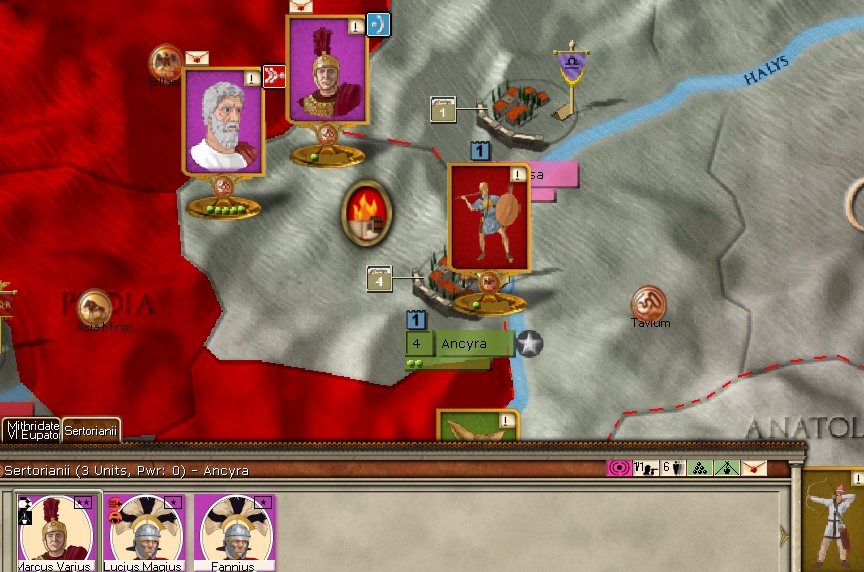This screenshot has height=572, width=864.
Task: Click the burning building map marker
Action: point(367,213)
